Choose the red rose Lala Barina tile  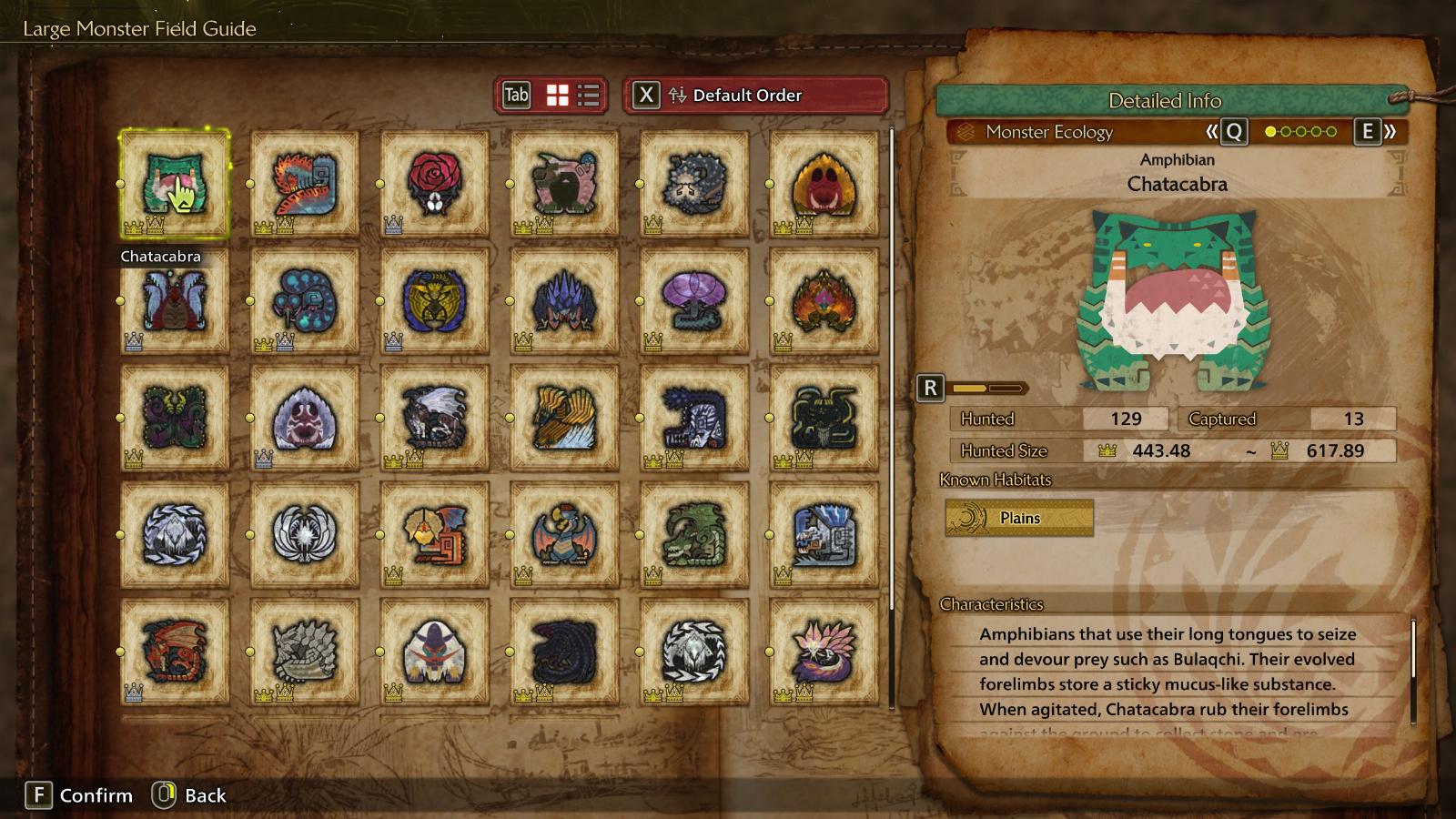434,184
